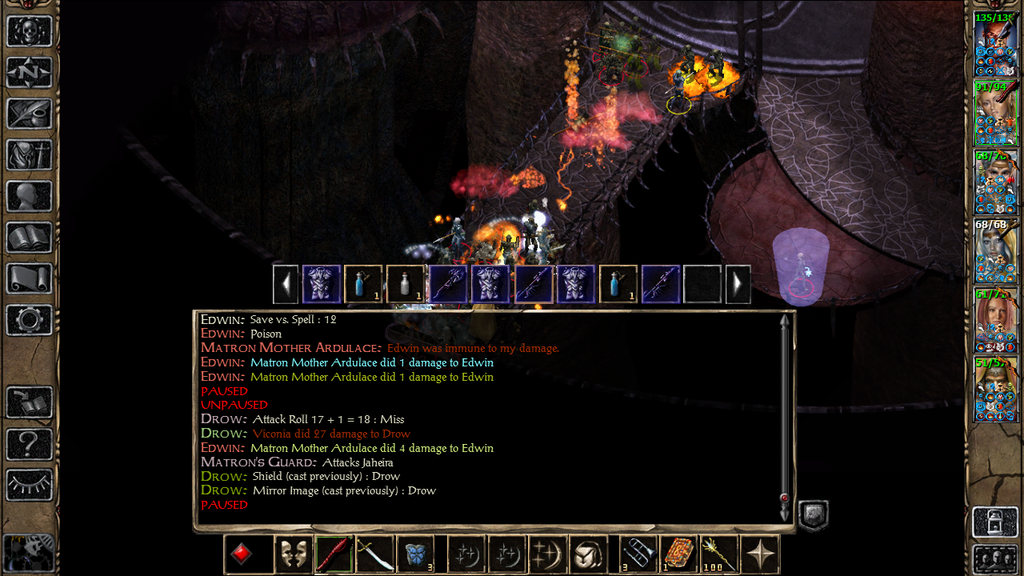Image resolution: width=1024 pixels, height=576 pixels.
Task: Show next ground items with right arrow
Action: (737, 284)
